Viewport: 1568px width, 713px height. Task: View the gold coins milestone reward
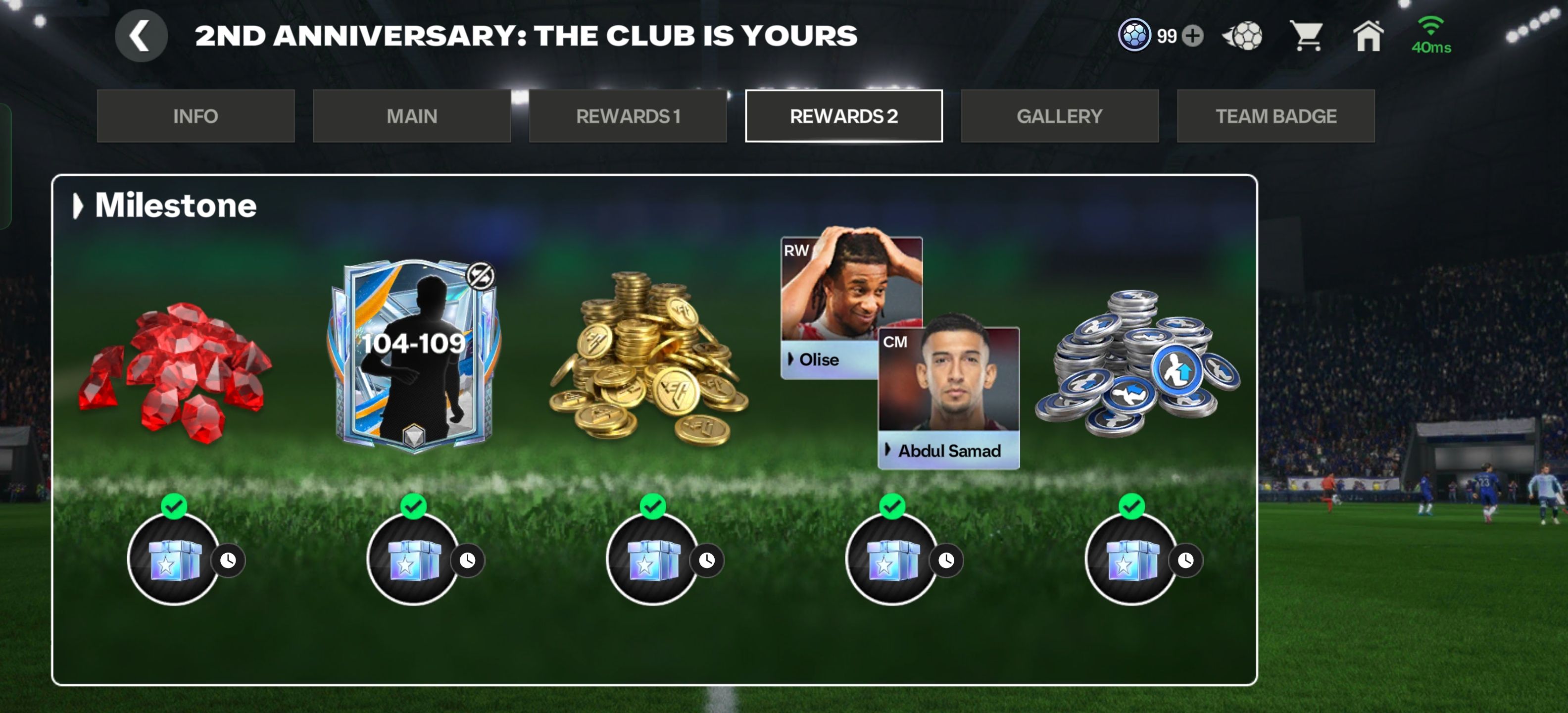tap(648, 359)
